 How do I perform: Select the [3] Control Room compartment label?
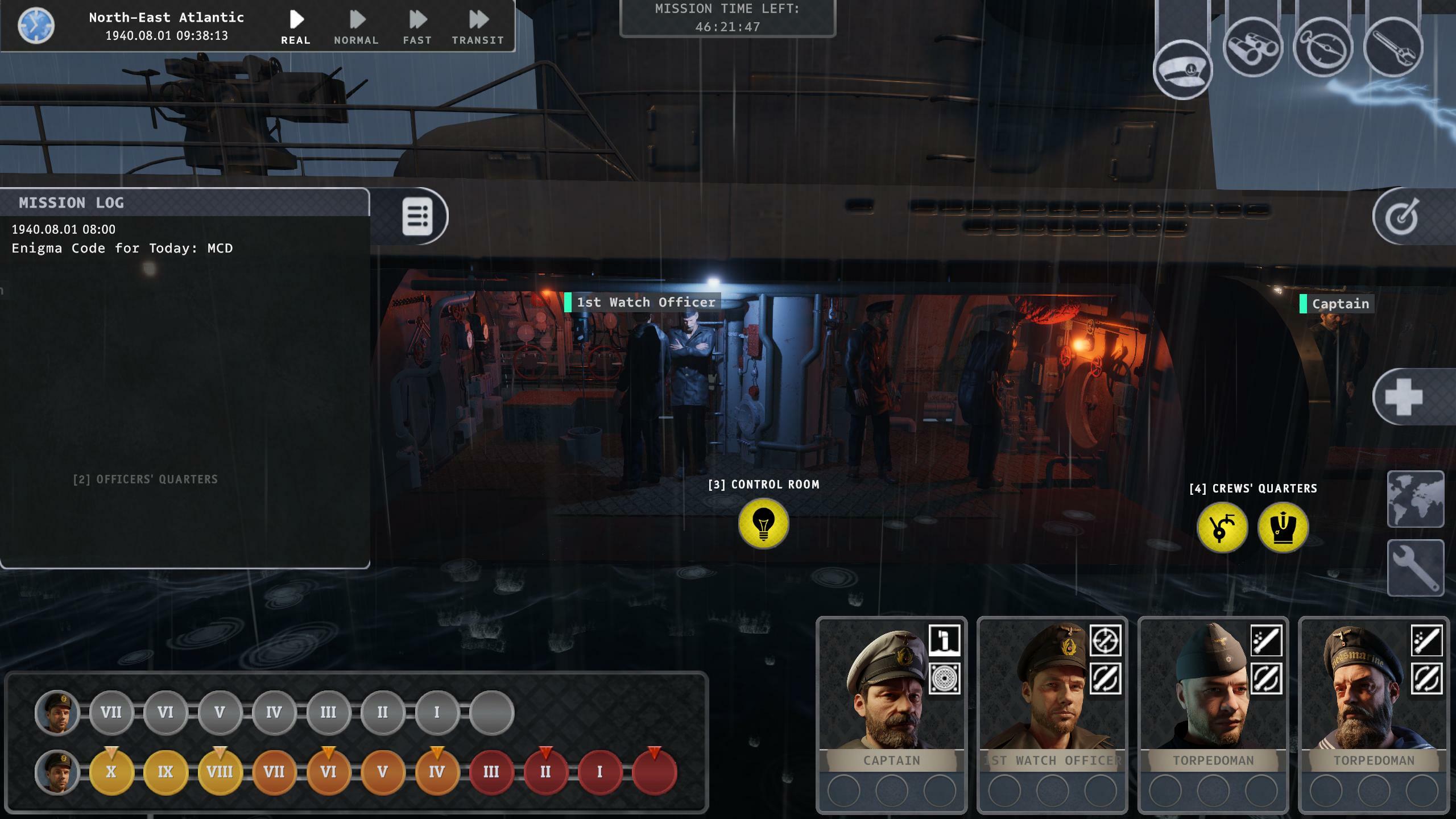click(x=763, y=485)
